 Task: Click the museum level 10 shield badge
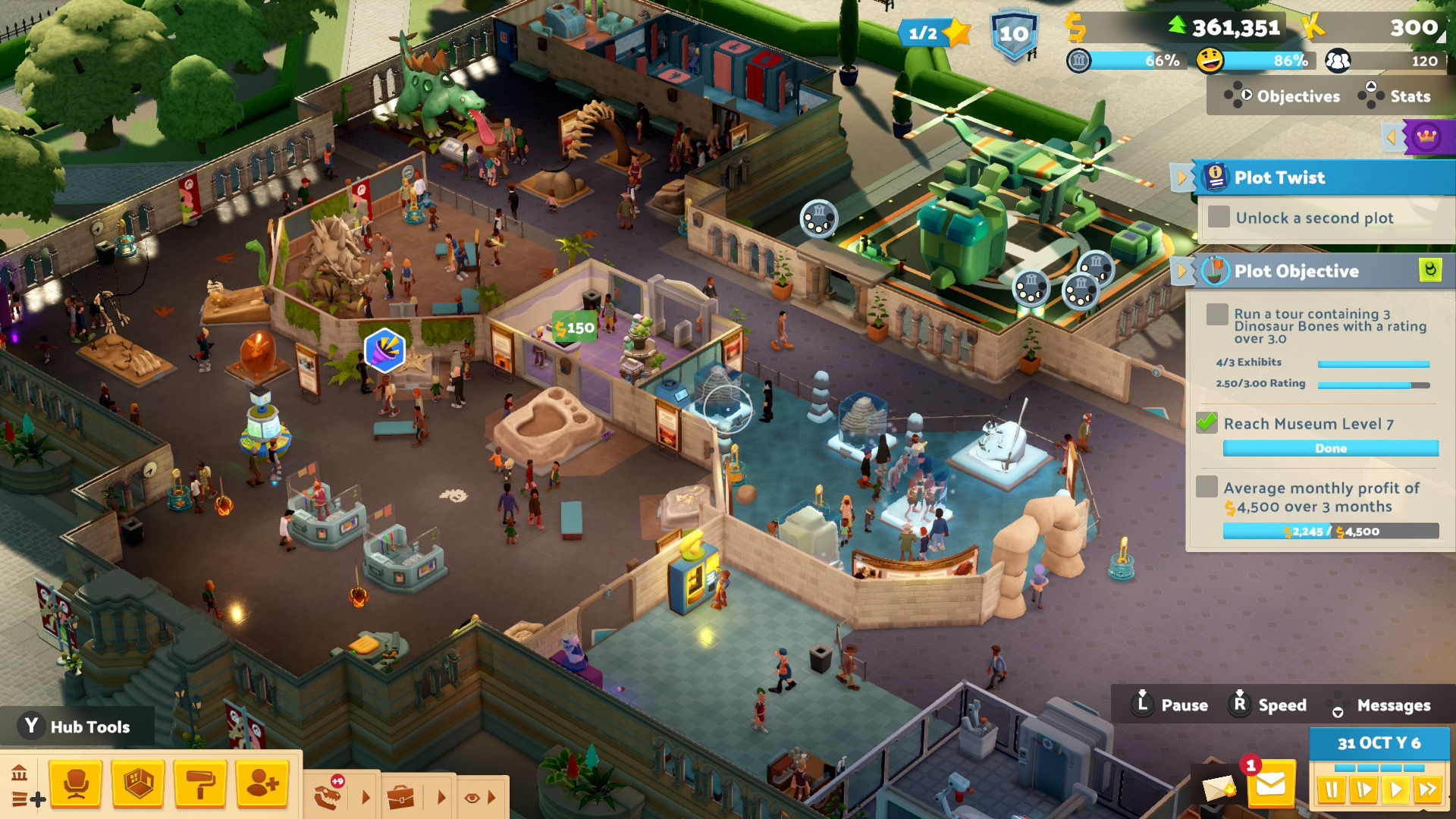[x=1014, y=35]
